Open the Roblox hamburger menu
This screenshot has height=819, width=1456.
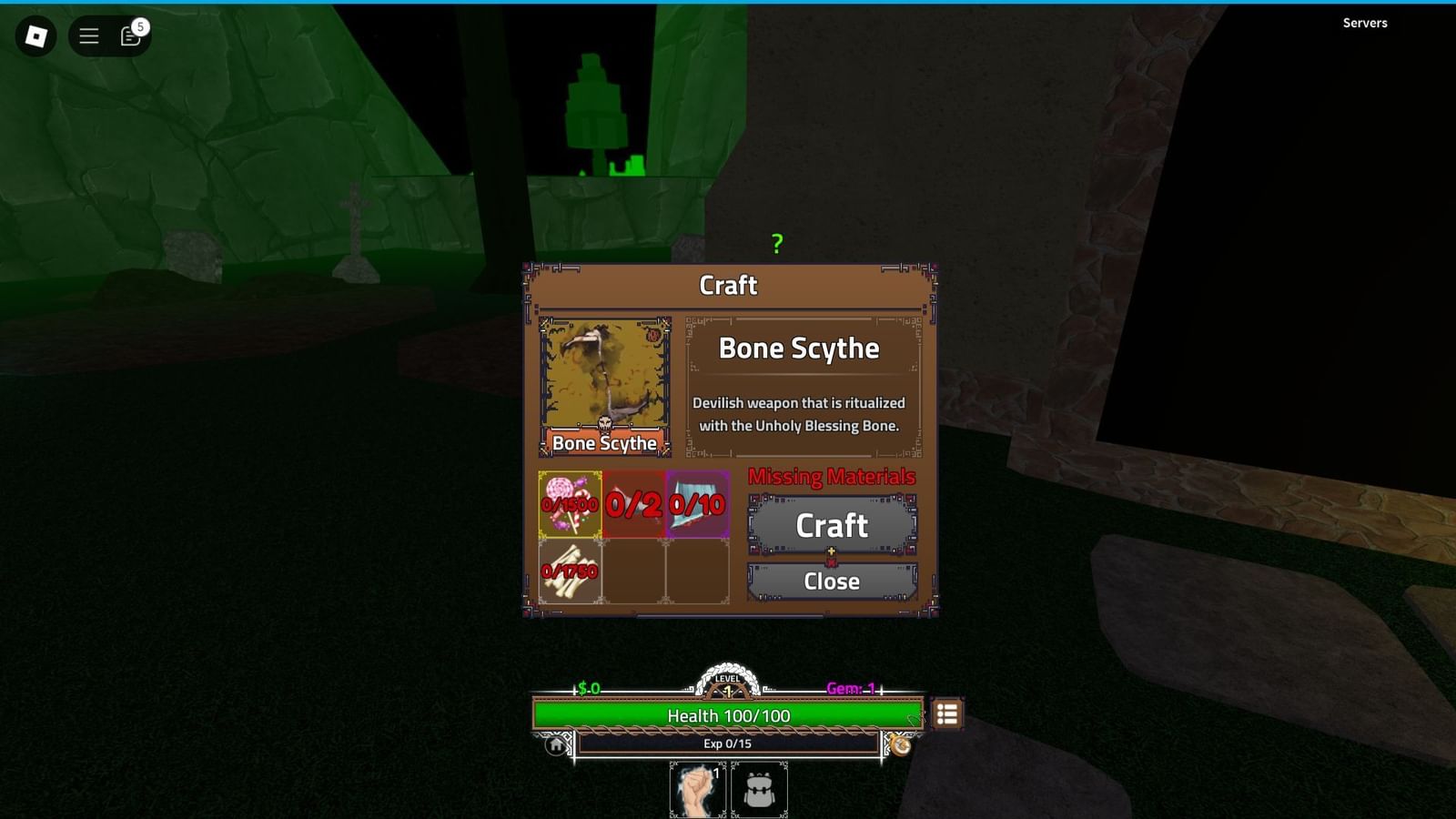(88, 36)
